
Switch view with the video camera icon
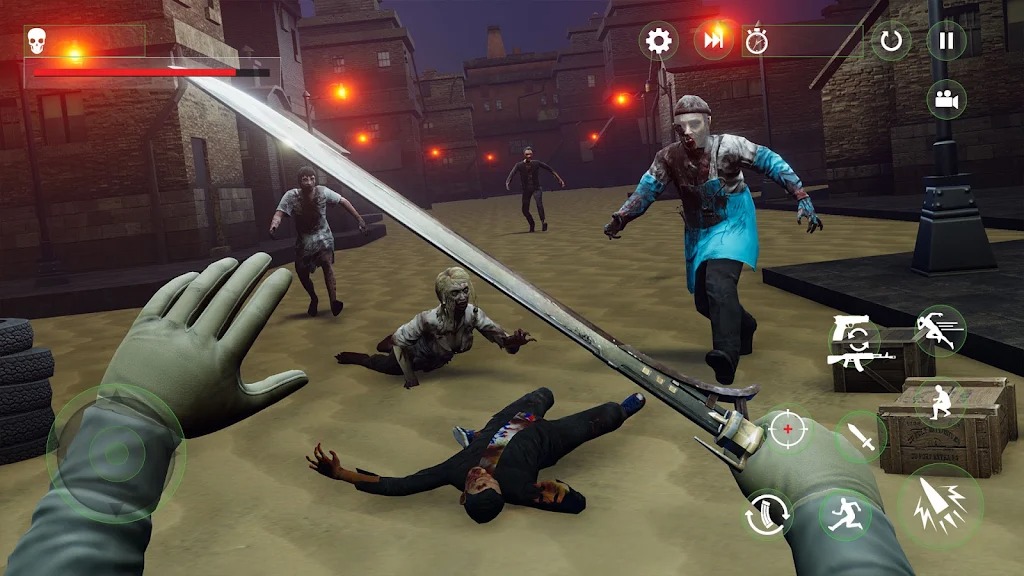pyautogui.click(x=945, y=99)
